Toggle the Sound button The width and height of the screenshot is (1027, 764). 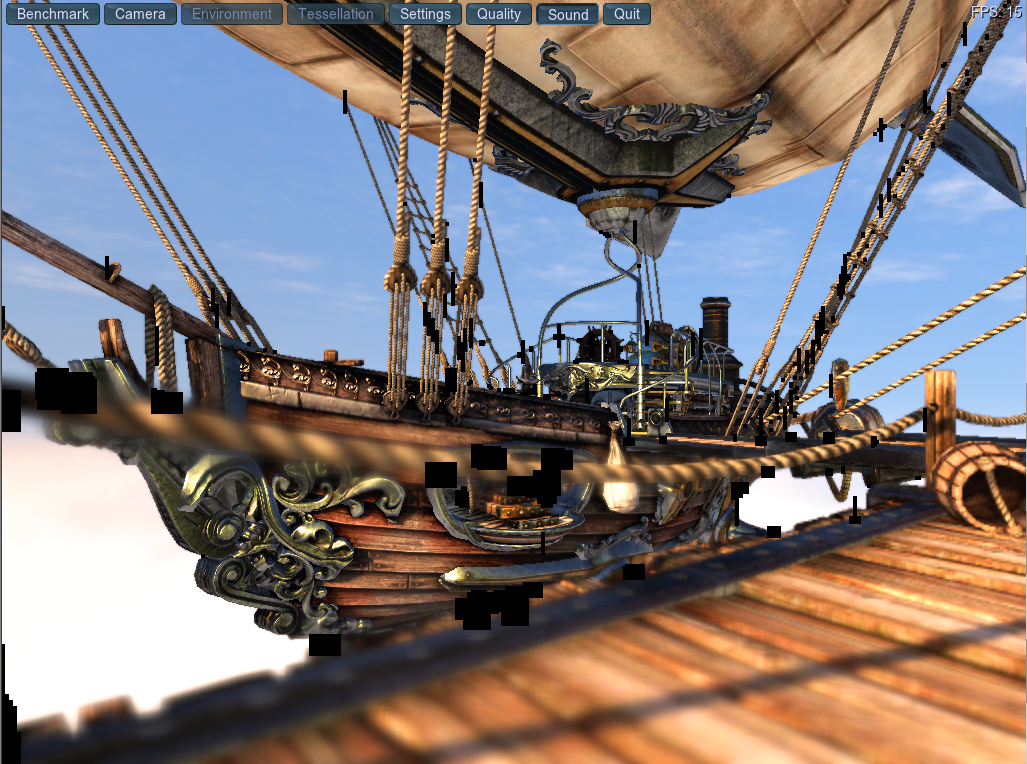click(568, 14)
